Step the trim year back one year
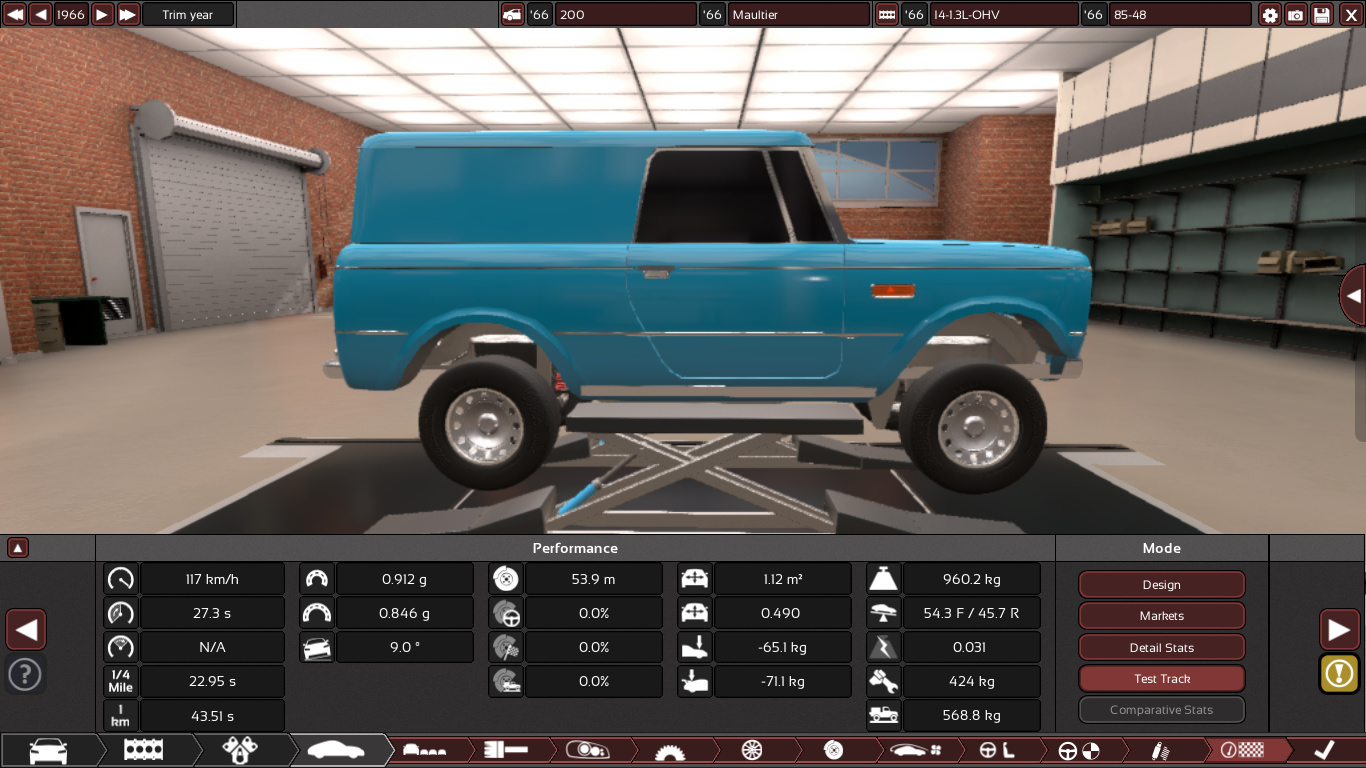 point(41,15)
